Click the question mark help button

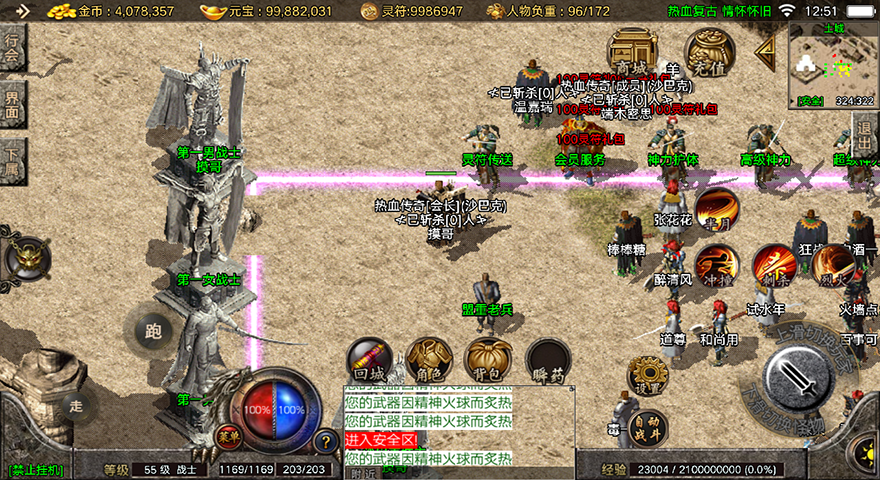click(325, 440)
